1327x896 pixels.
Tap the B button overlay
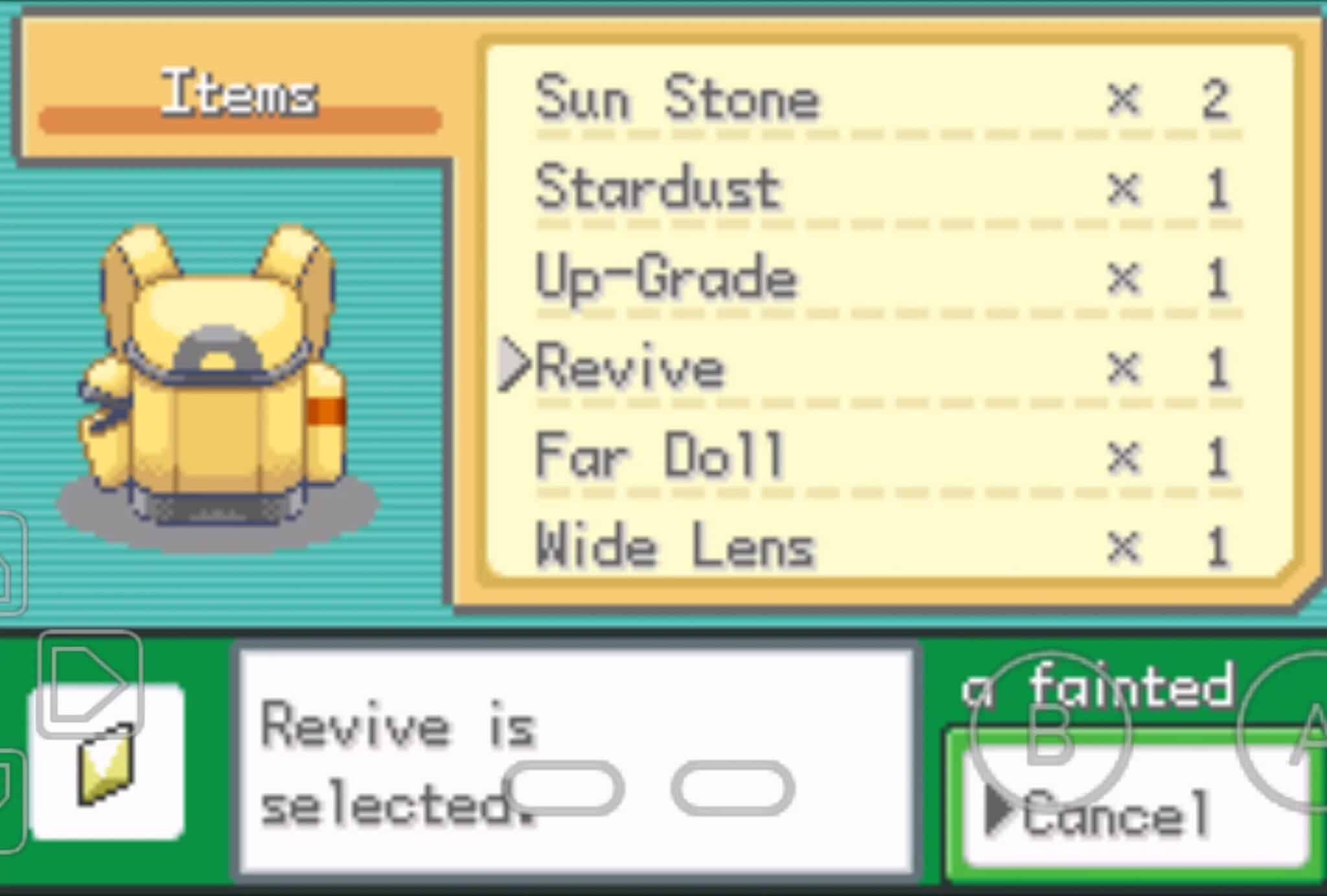pos(1051,729)
